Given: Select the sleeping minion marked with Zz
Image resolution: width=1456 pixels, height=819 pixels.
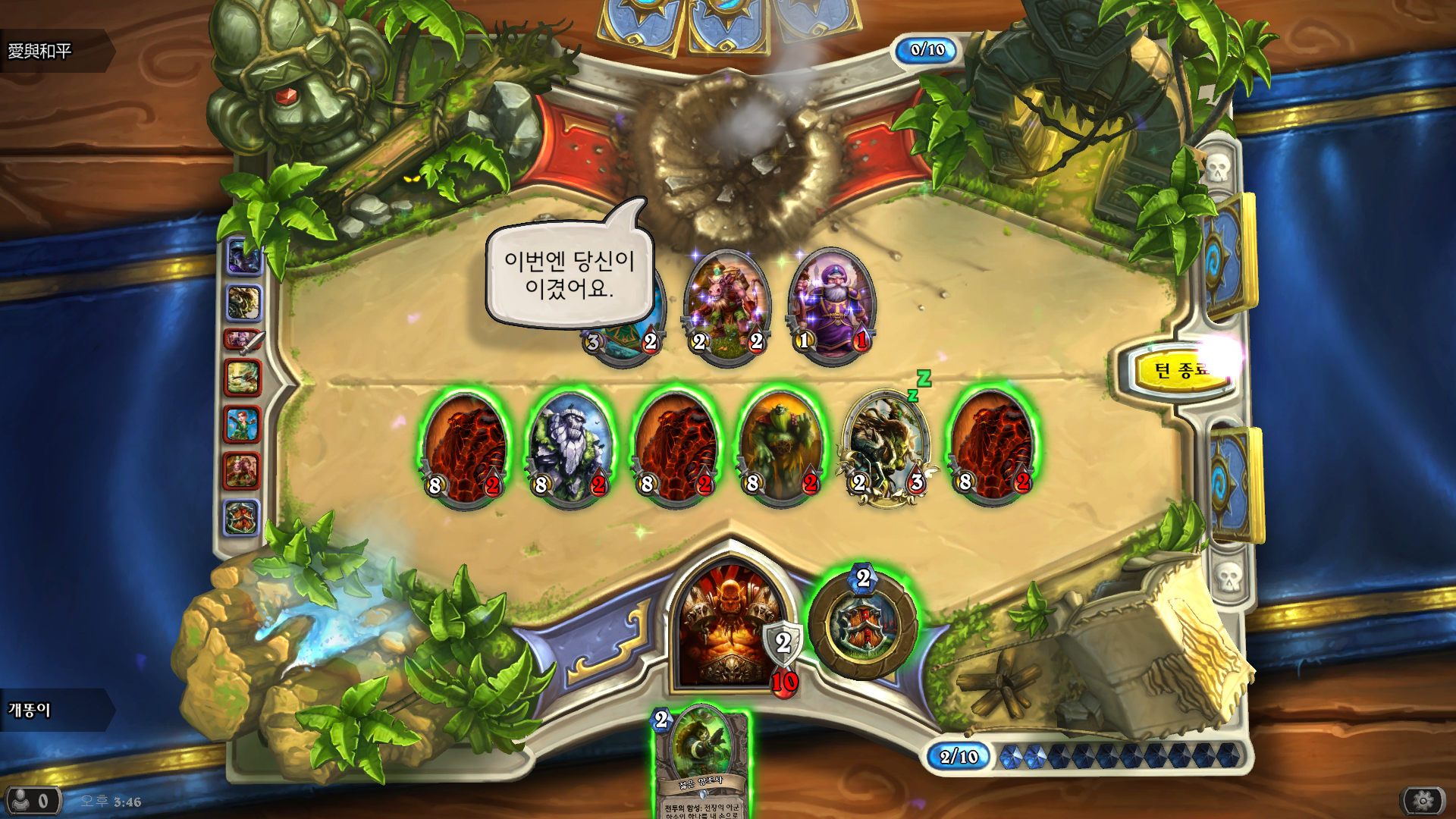Looking at the screenshot, I should 886,447.
